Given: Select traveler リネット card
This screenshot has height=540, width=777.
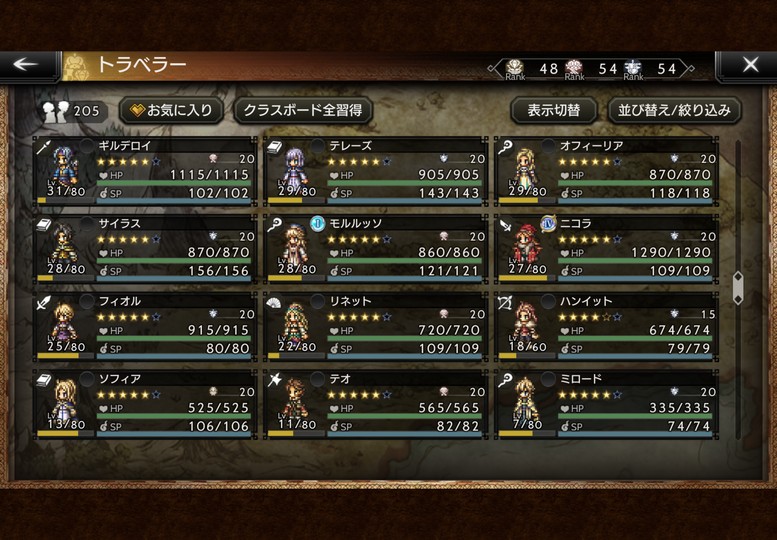Looking at the screenshot, I should (x=376, y=327).
